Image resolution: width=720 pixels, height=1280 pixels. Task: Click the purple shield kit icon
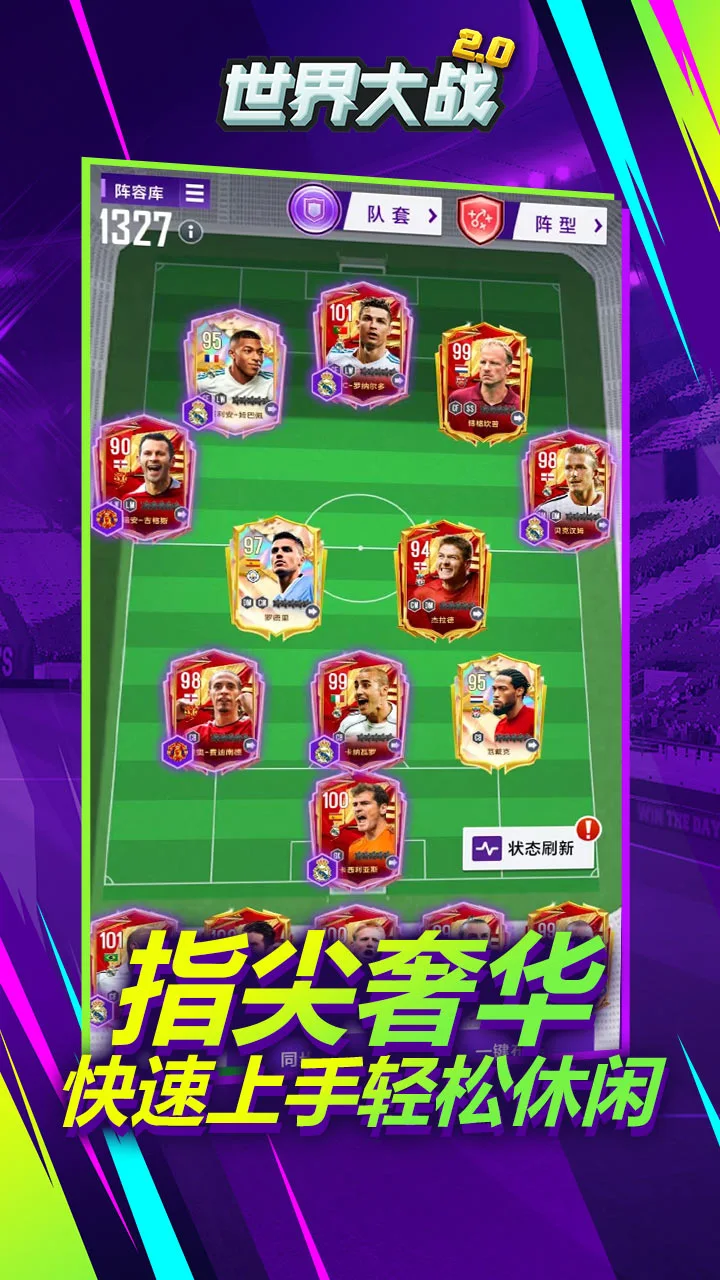click(x=314, y=209)
